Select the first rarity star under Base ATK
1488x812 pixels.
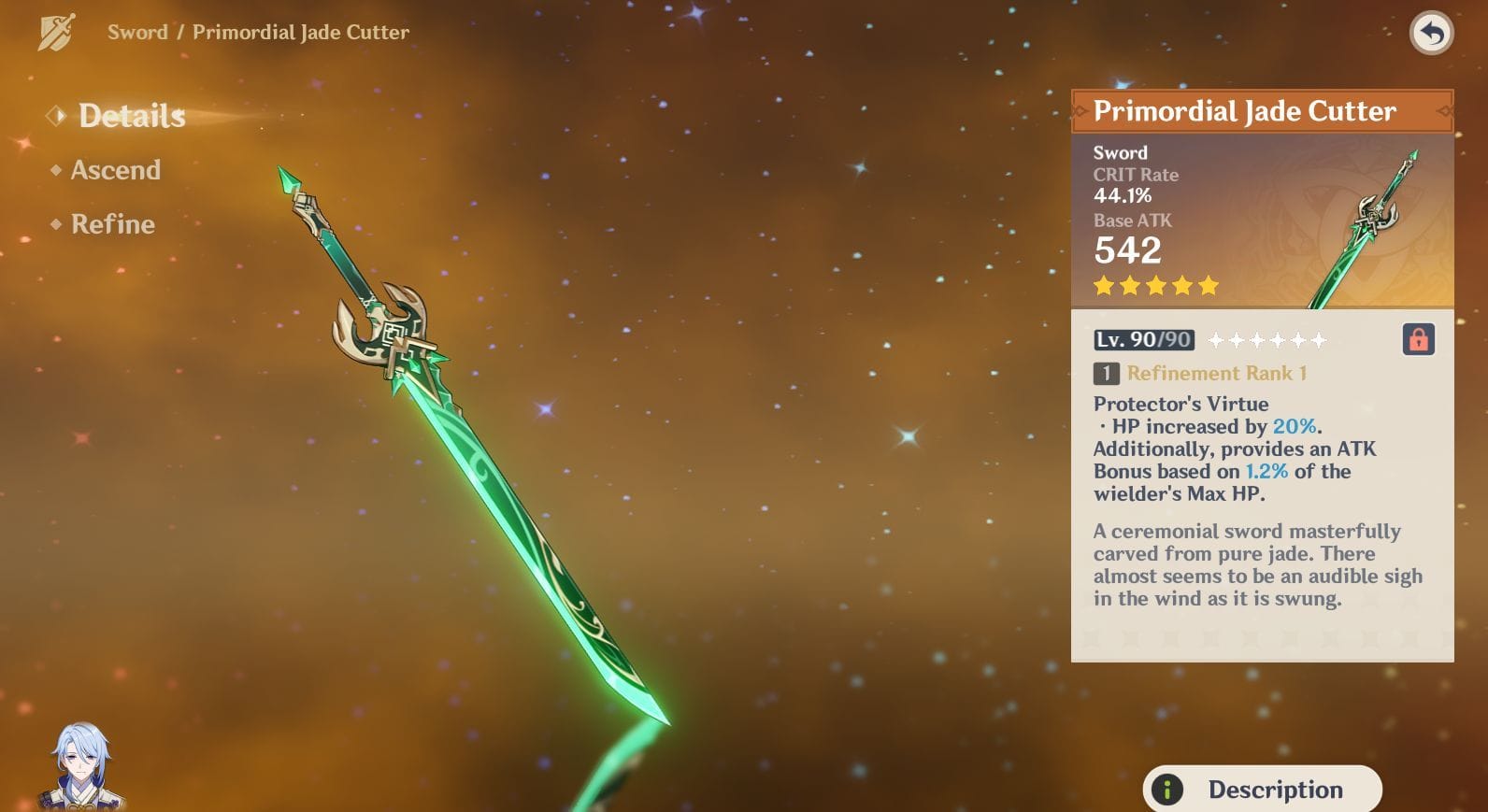pyautogui.click(x=1104, y=287)
